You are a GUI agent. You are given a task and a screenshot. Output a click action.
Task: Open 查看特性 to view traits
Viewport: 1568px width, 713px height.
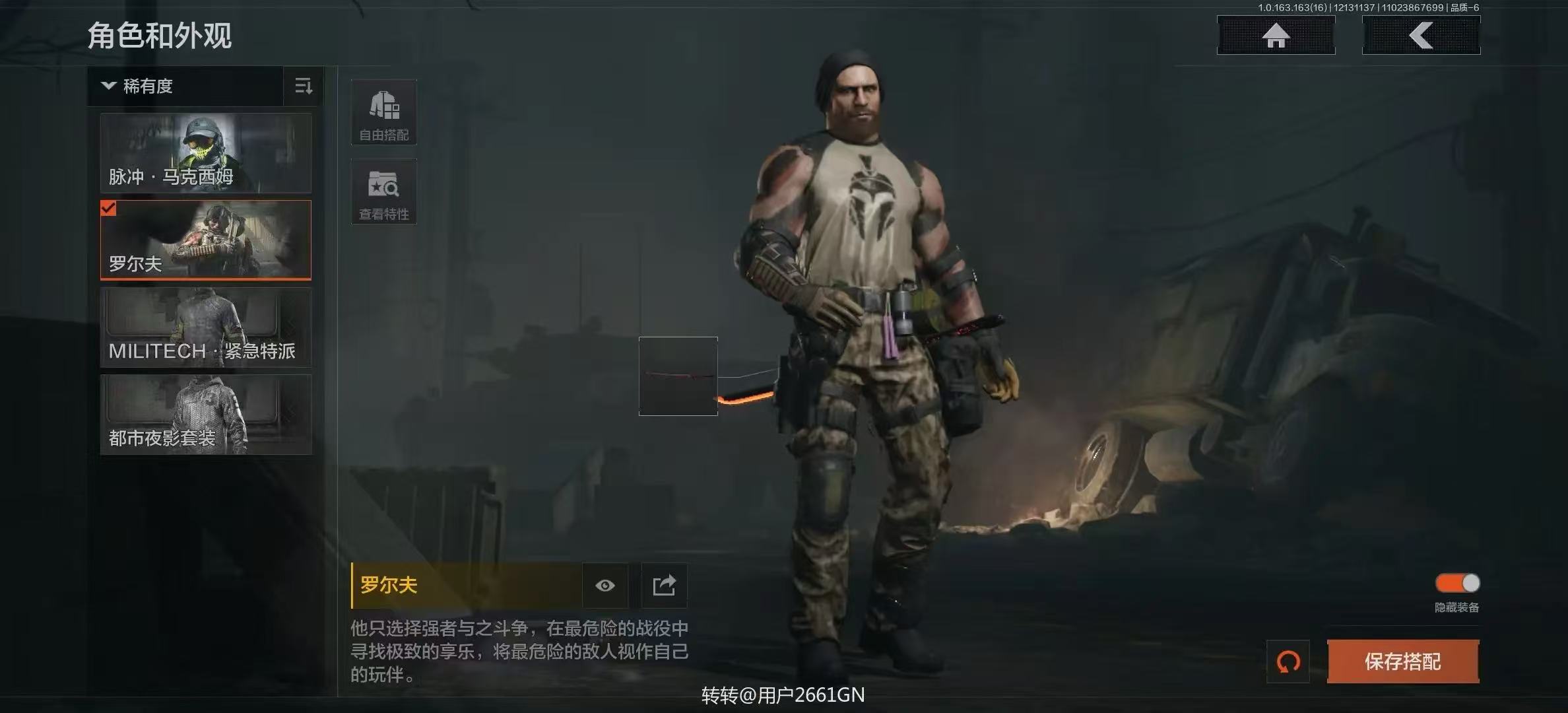point(383,191)
